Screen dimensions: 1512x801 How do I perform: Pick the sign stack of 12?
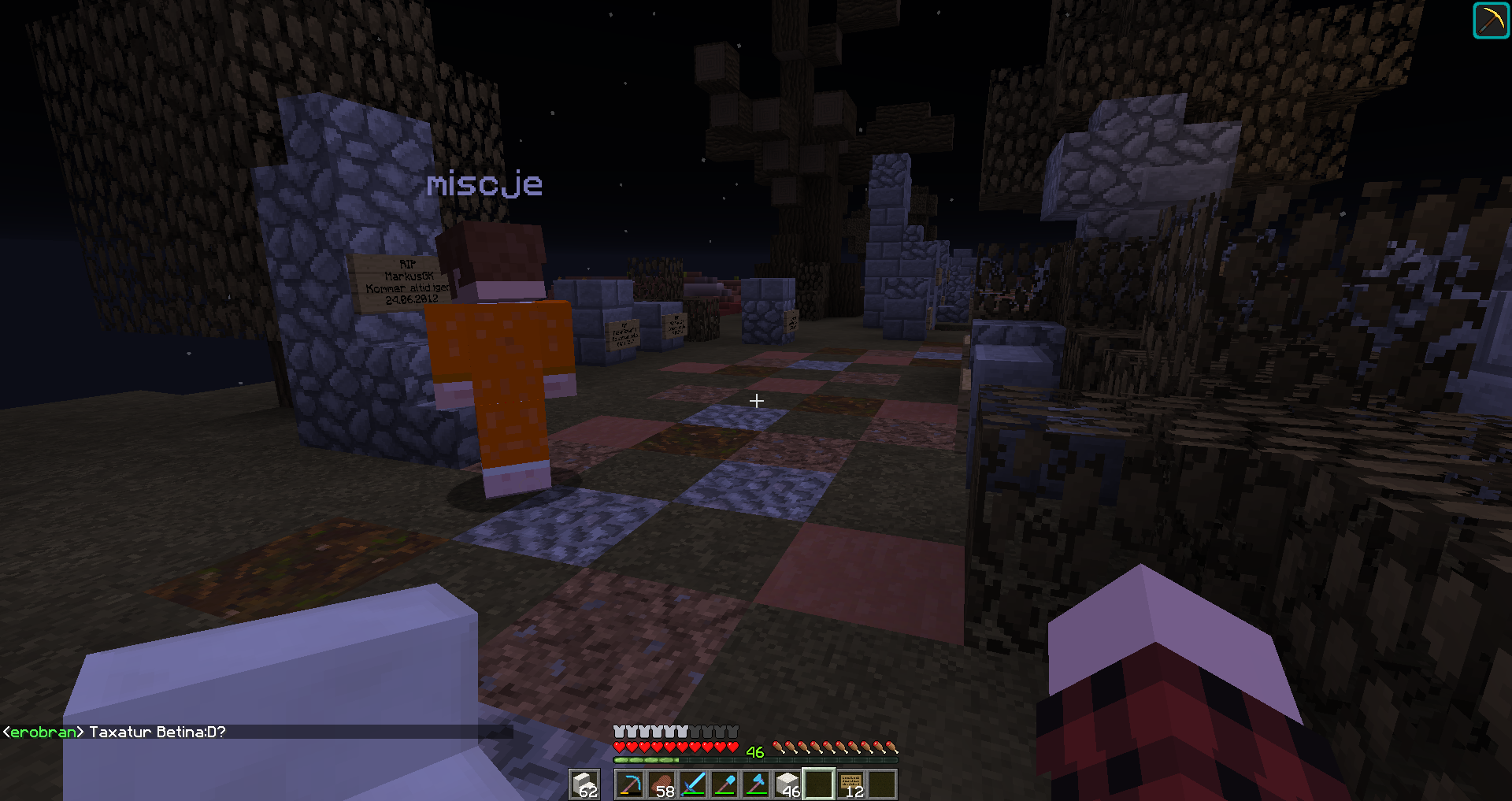tap(851, 784)
